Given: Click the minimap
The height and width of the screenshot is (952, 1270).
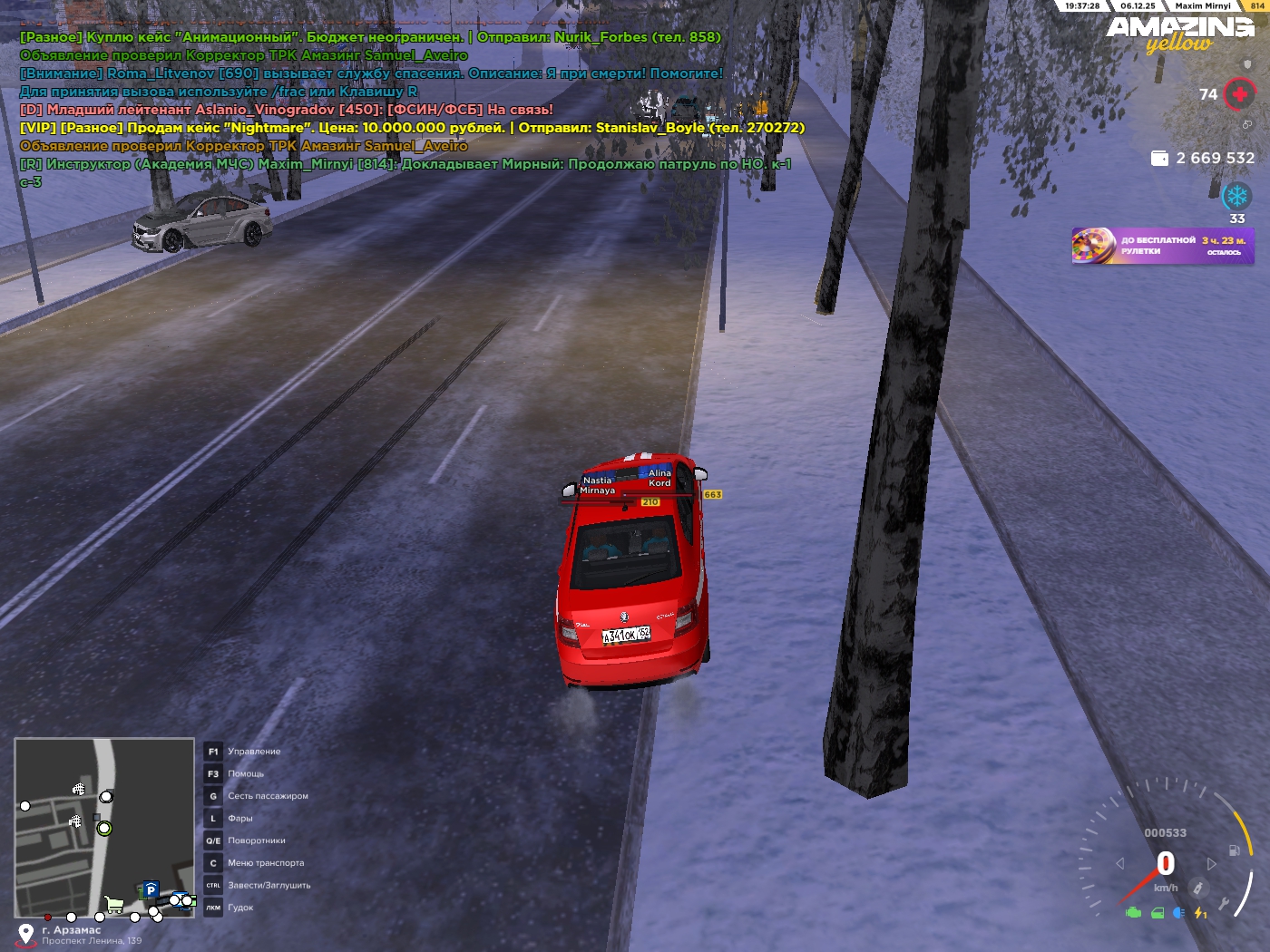Looking at the screenshot, I should (104, 827).
